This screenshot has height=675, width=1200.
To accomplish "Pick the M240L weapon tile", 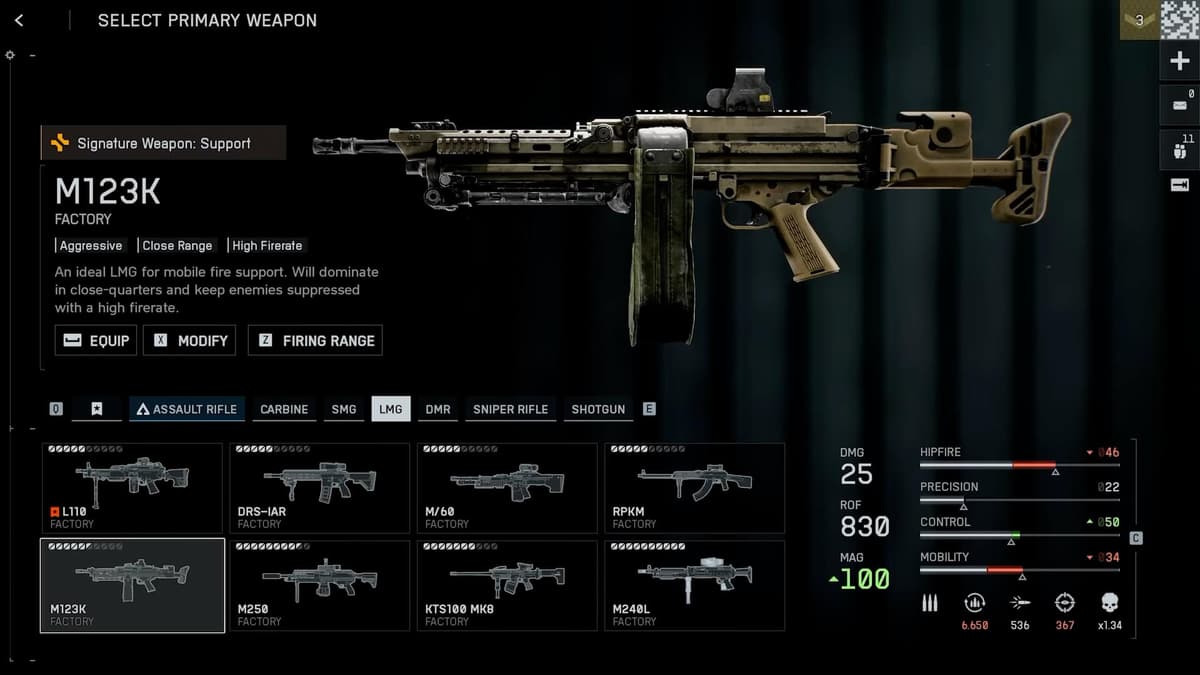I will click(x=694, y=585).
